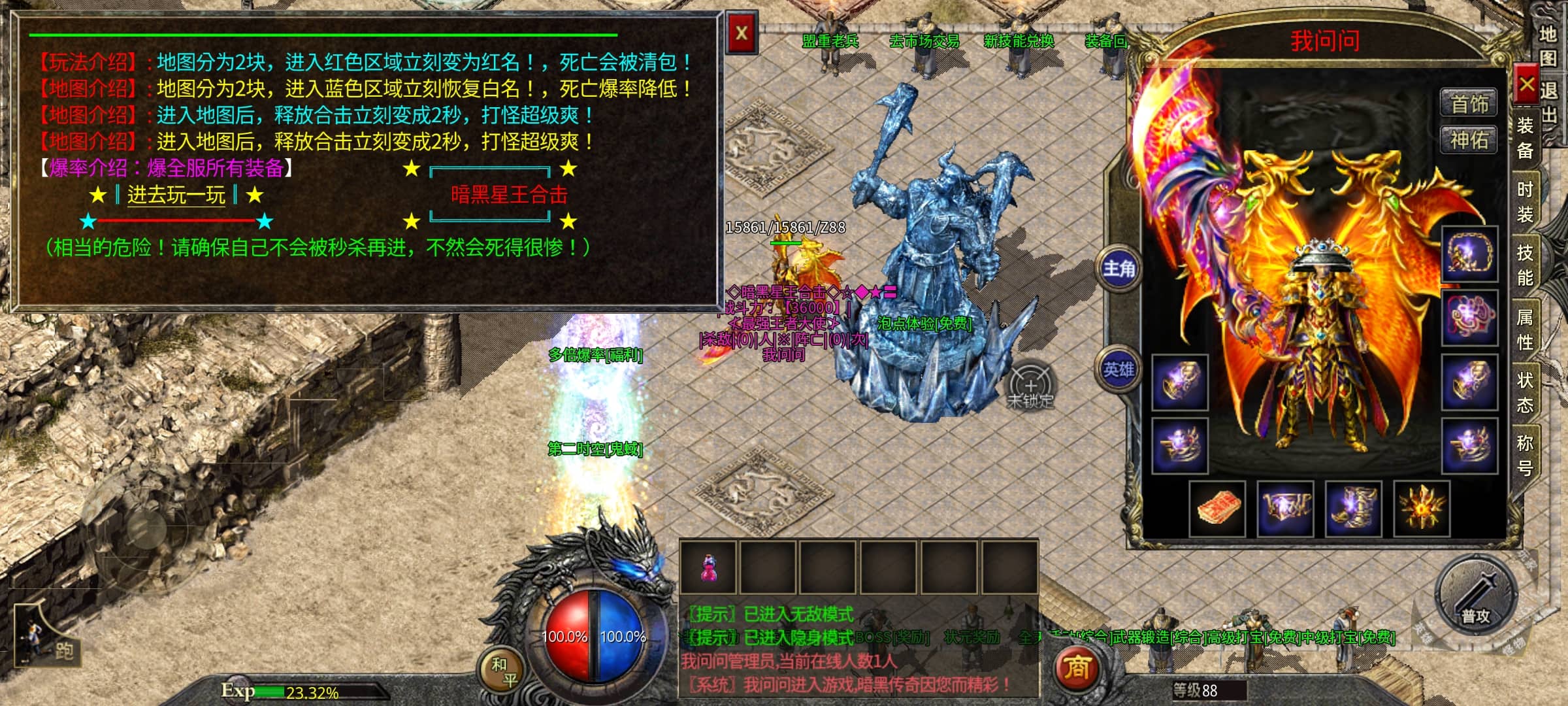Select the 主角 main character button
Image resolution: width=1568 pixels, height=706 pixels.
[1119, 268]
